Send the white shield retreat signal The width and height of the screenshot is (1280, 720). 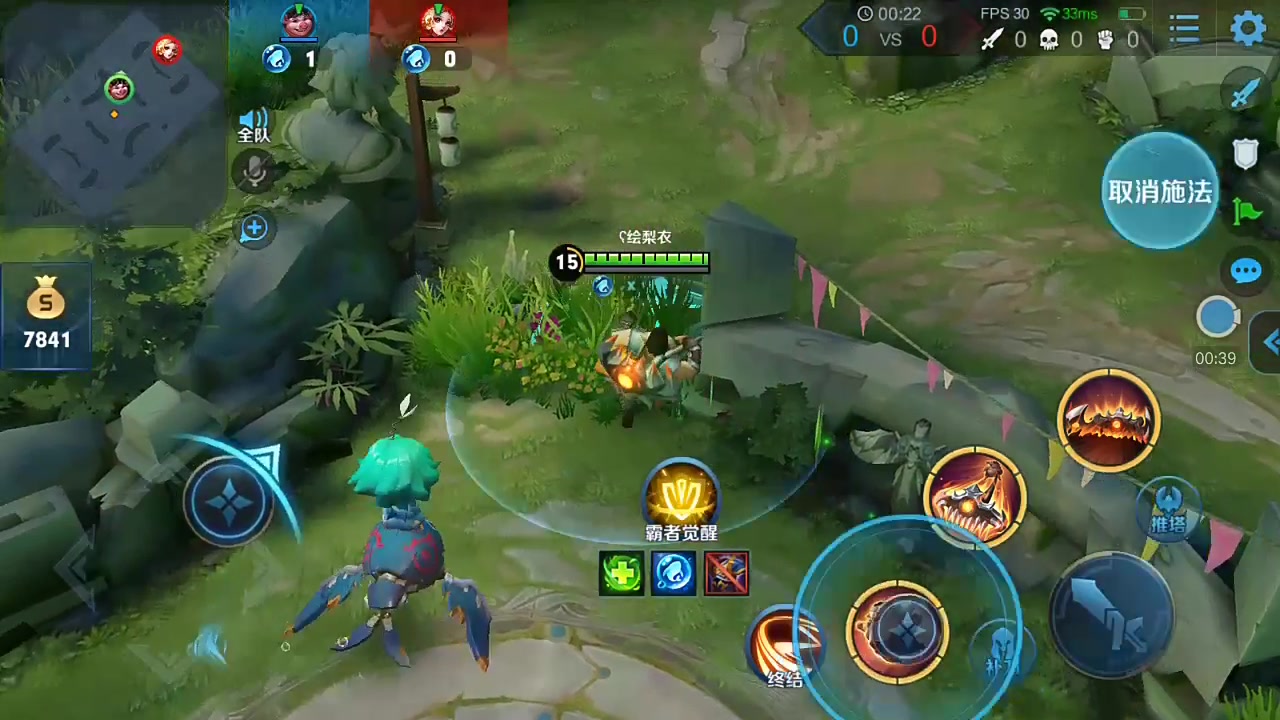[x=1245, y=153]
